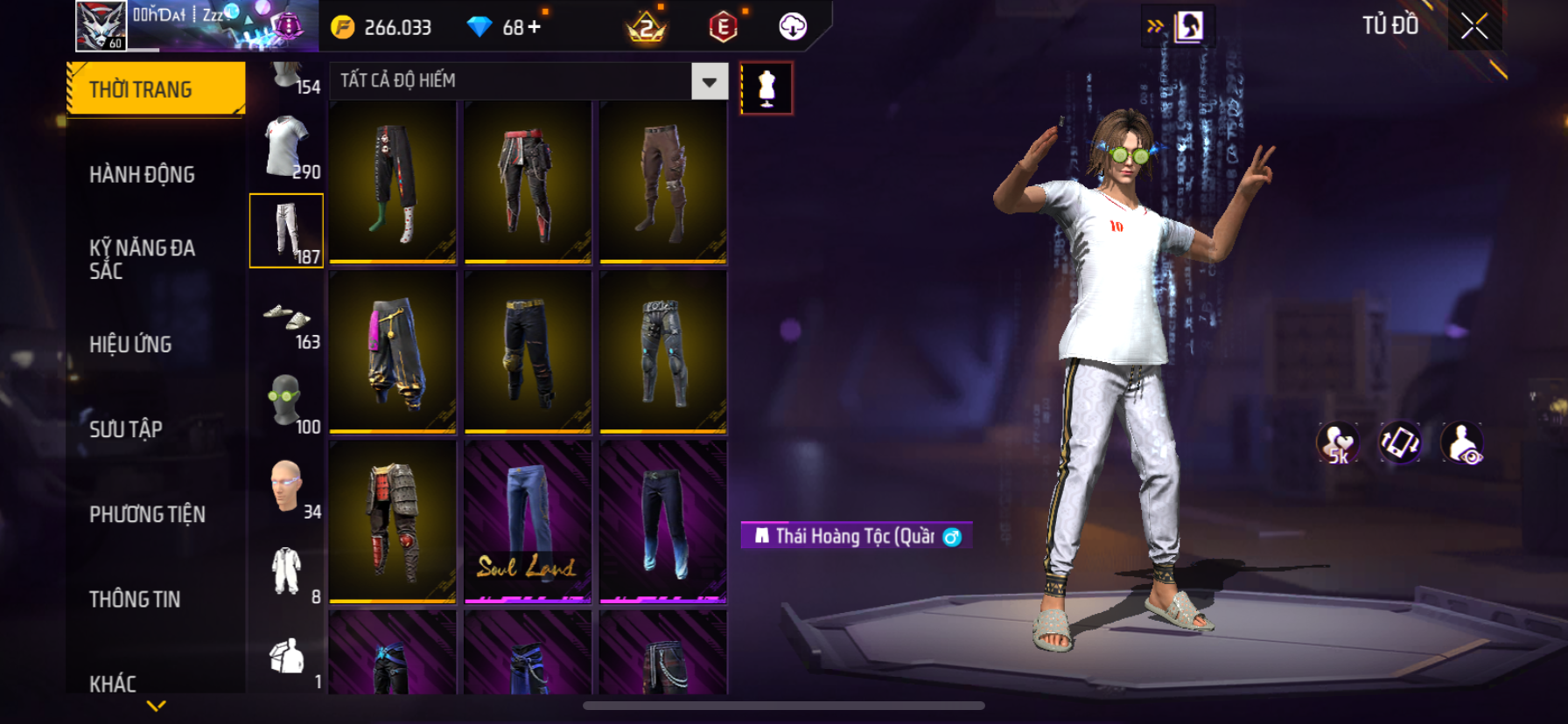Show the Phương Tiện category
This screenshot has height=724, width=1568.
[147, 514]
